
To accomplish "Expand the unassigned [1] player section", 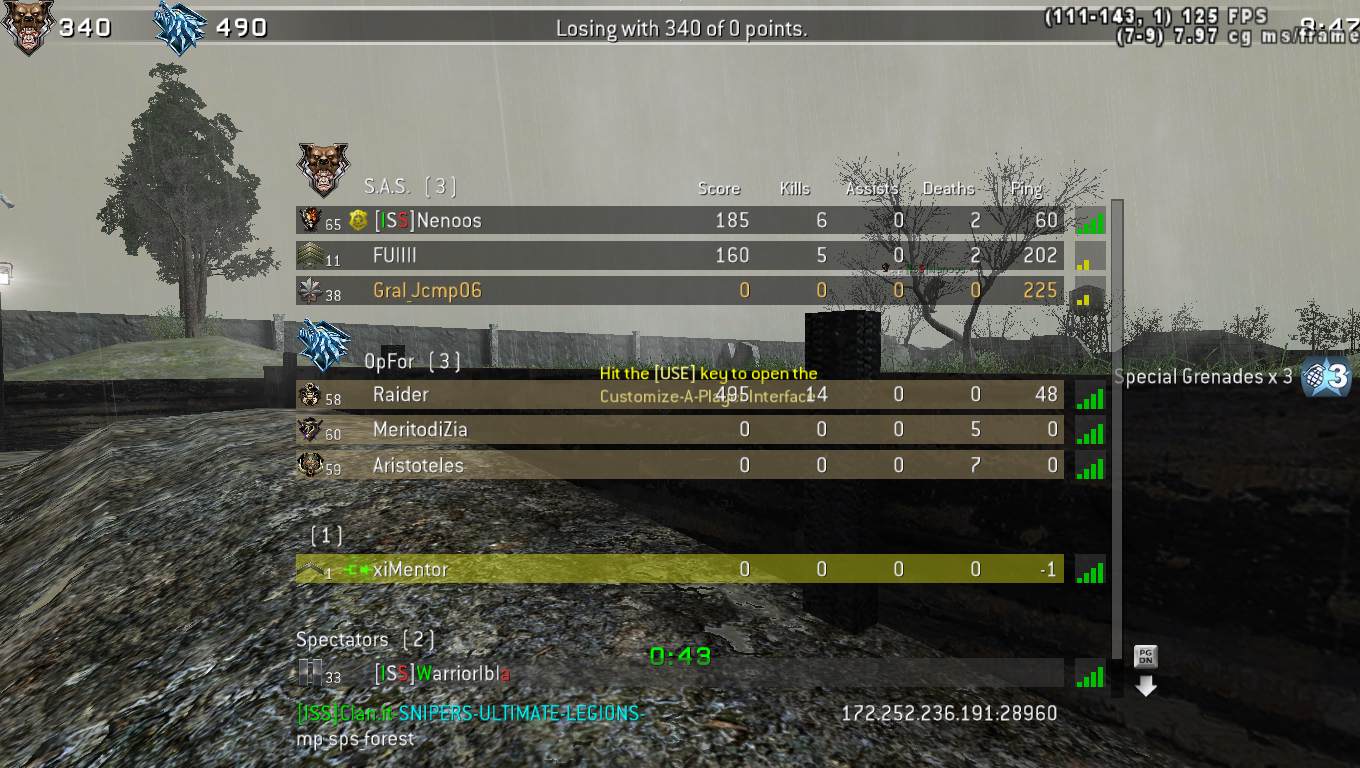I will 324,535.
